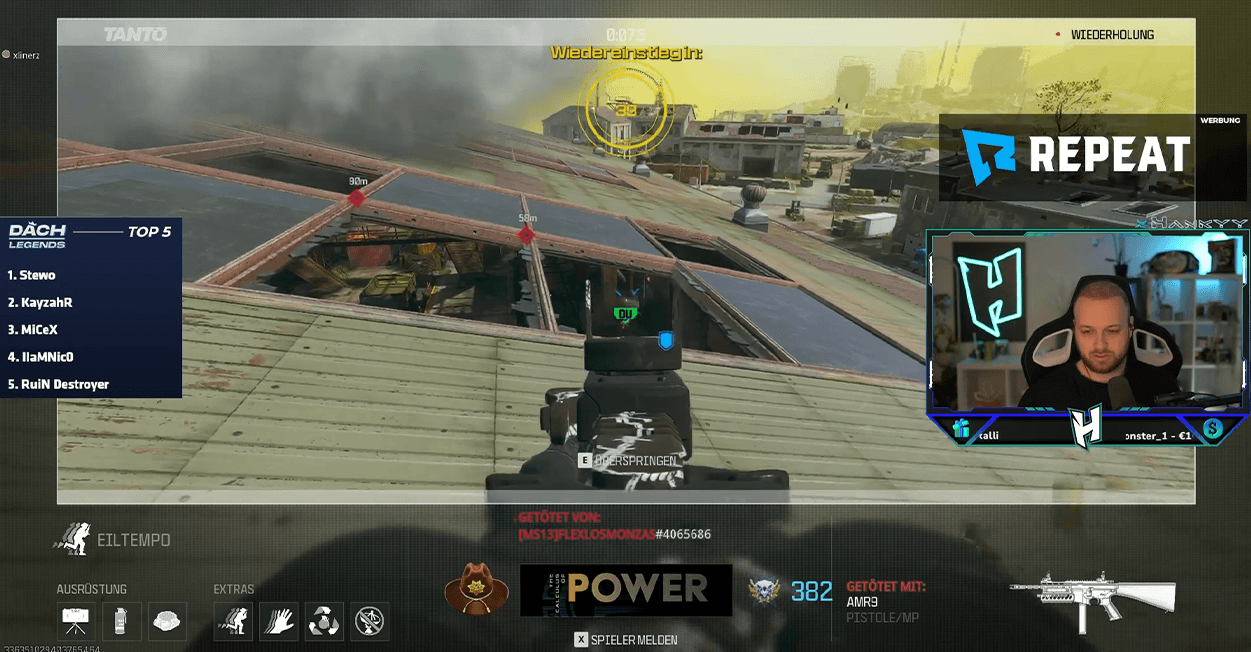
Task: Click the large Eiltempo icon beside its label
Action: pyautogui.click(x=73, y=539)
